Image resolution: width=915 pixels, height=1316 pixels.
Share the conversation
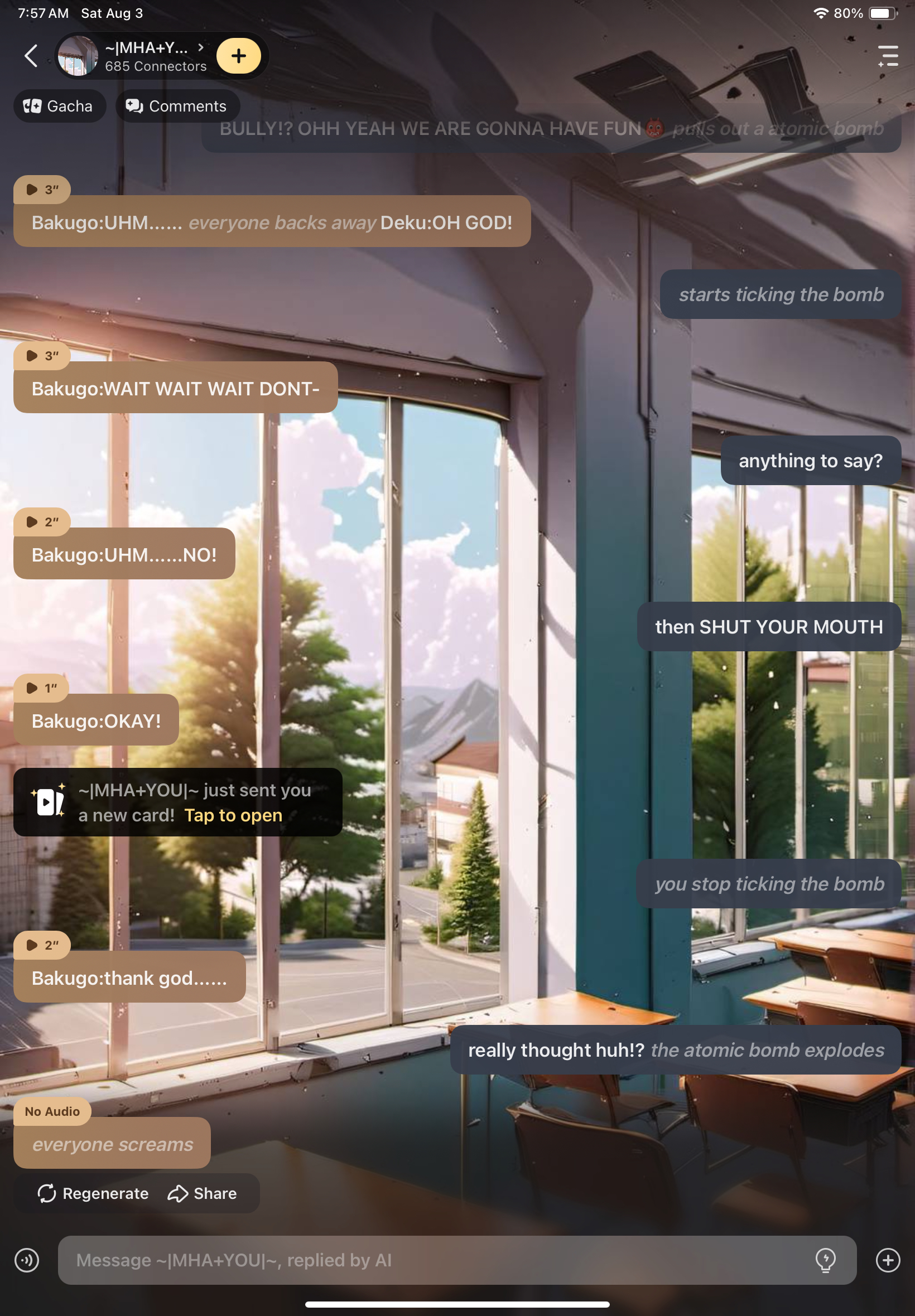[203, 1193]
